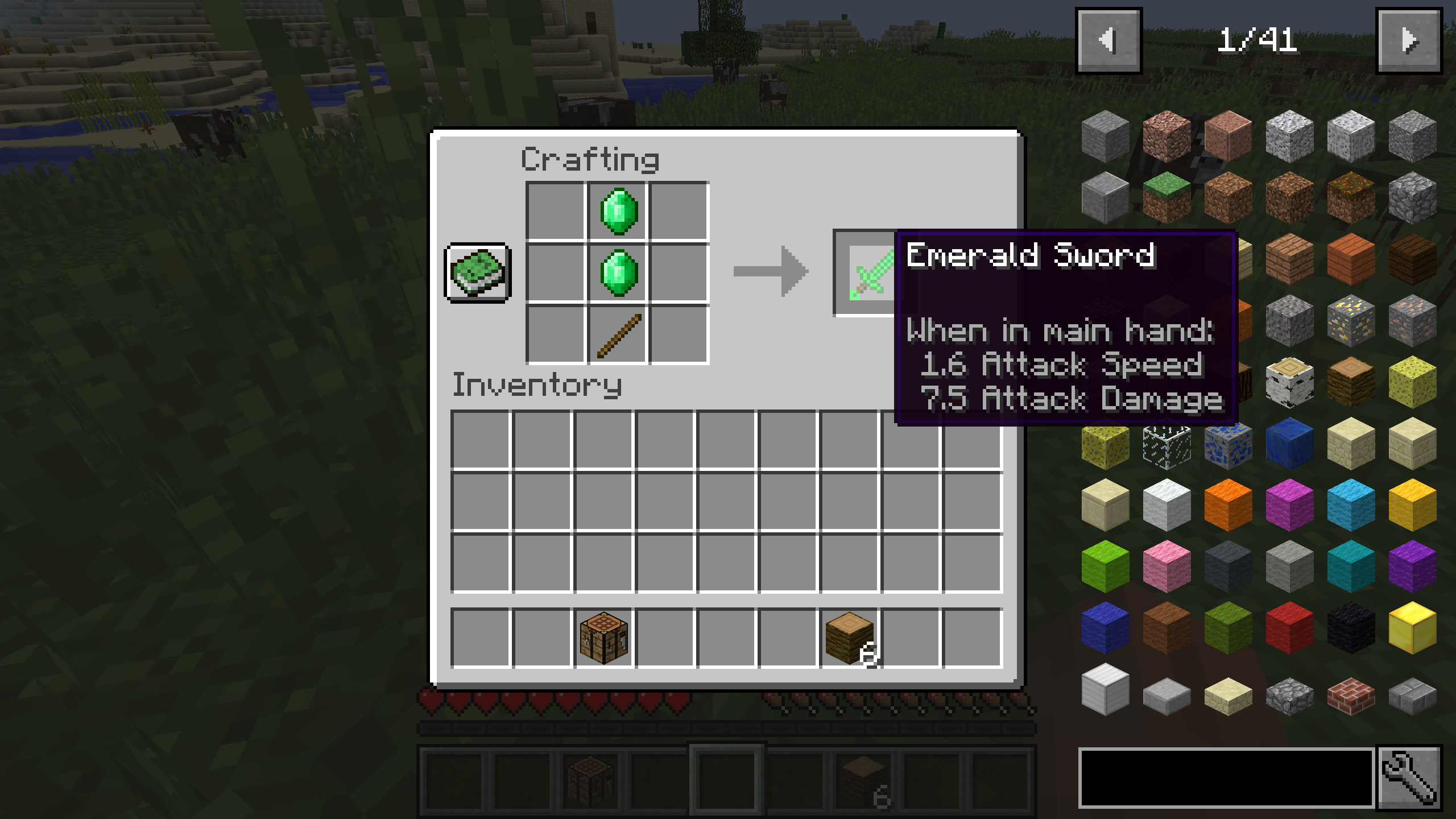Select the stick in the crafting grid
1456x819 pixels.
(618, 336)
